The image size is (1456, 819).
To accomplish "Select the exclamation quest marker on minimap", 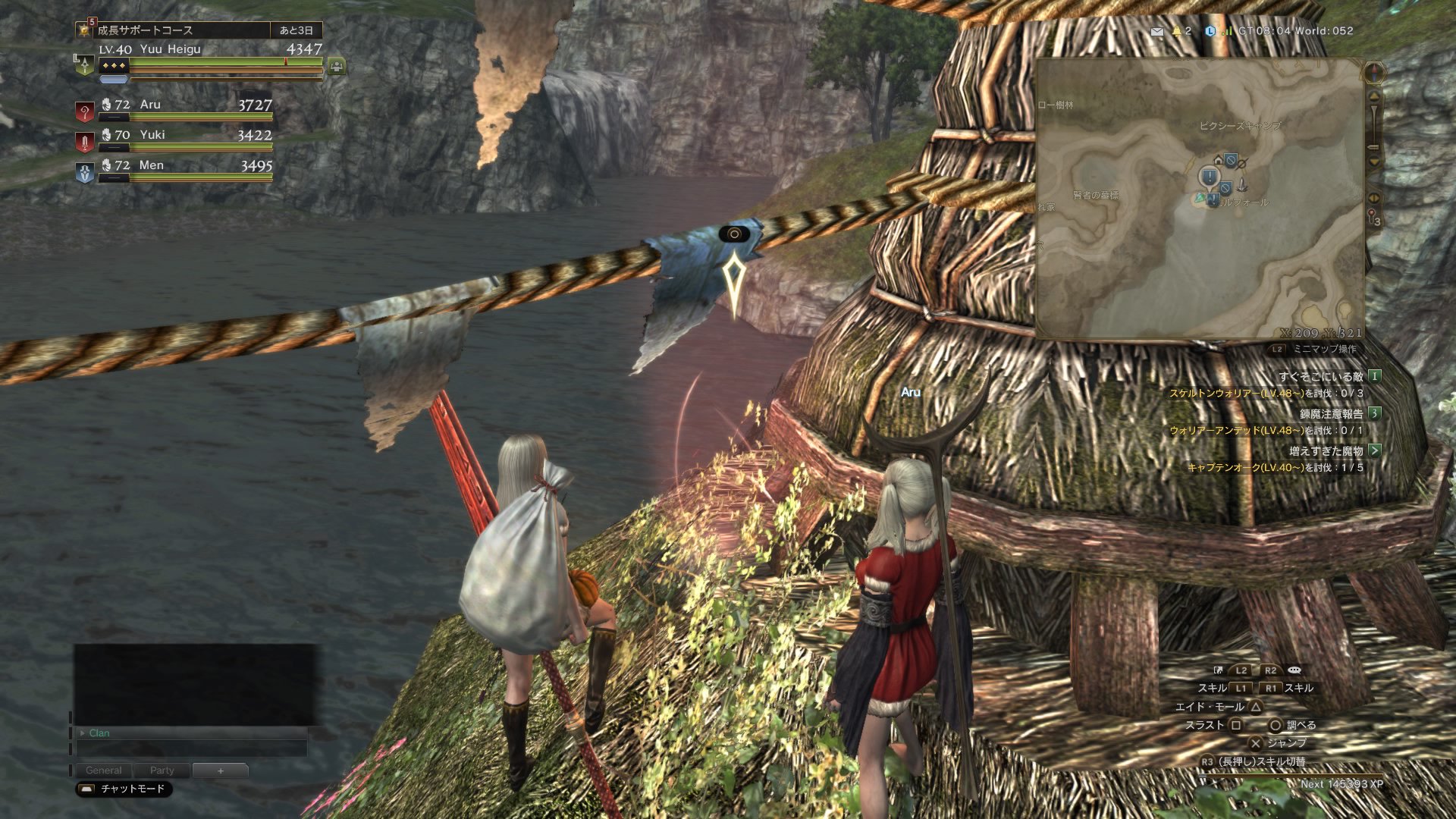I will click(x=1209, y=177).
